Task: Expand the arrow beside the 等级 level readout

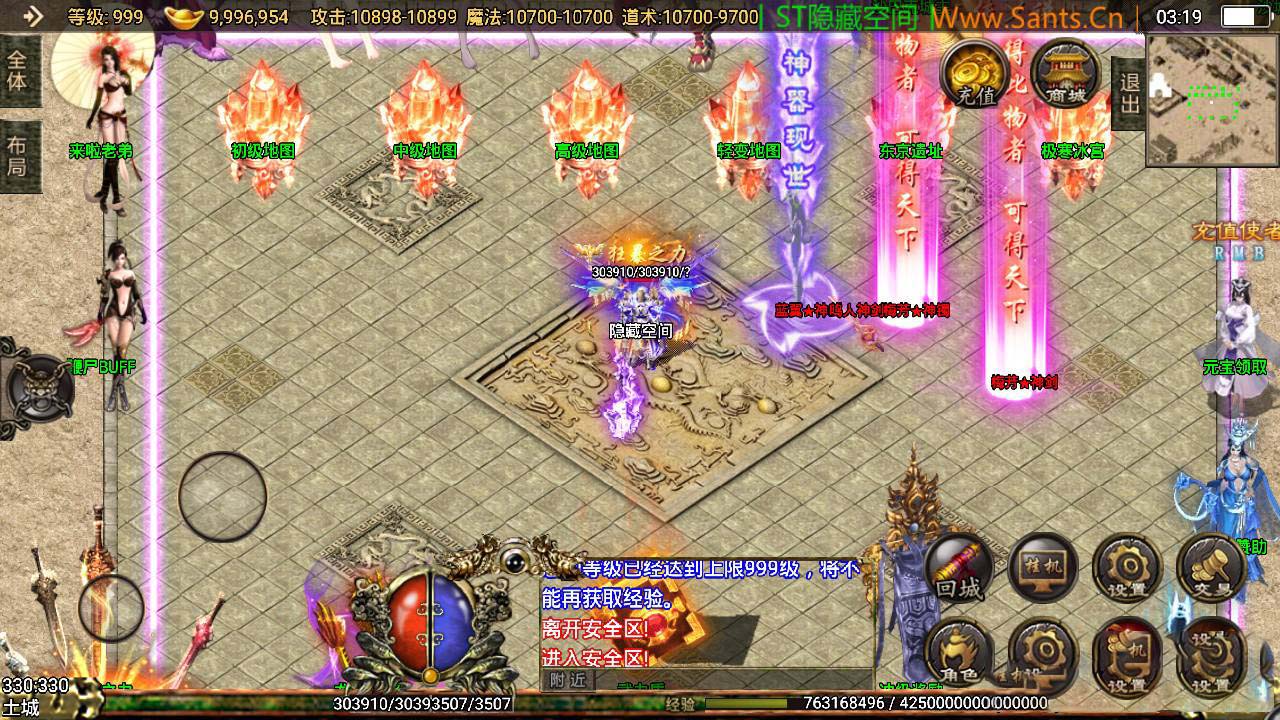Action: [x=32, y=16]
